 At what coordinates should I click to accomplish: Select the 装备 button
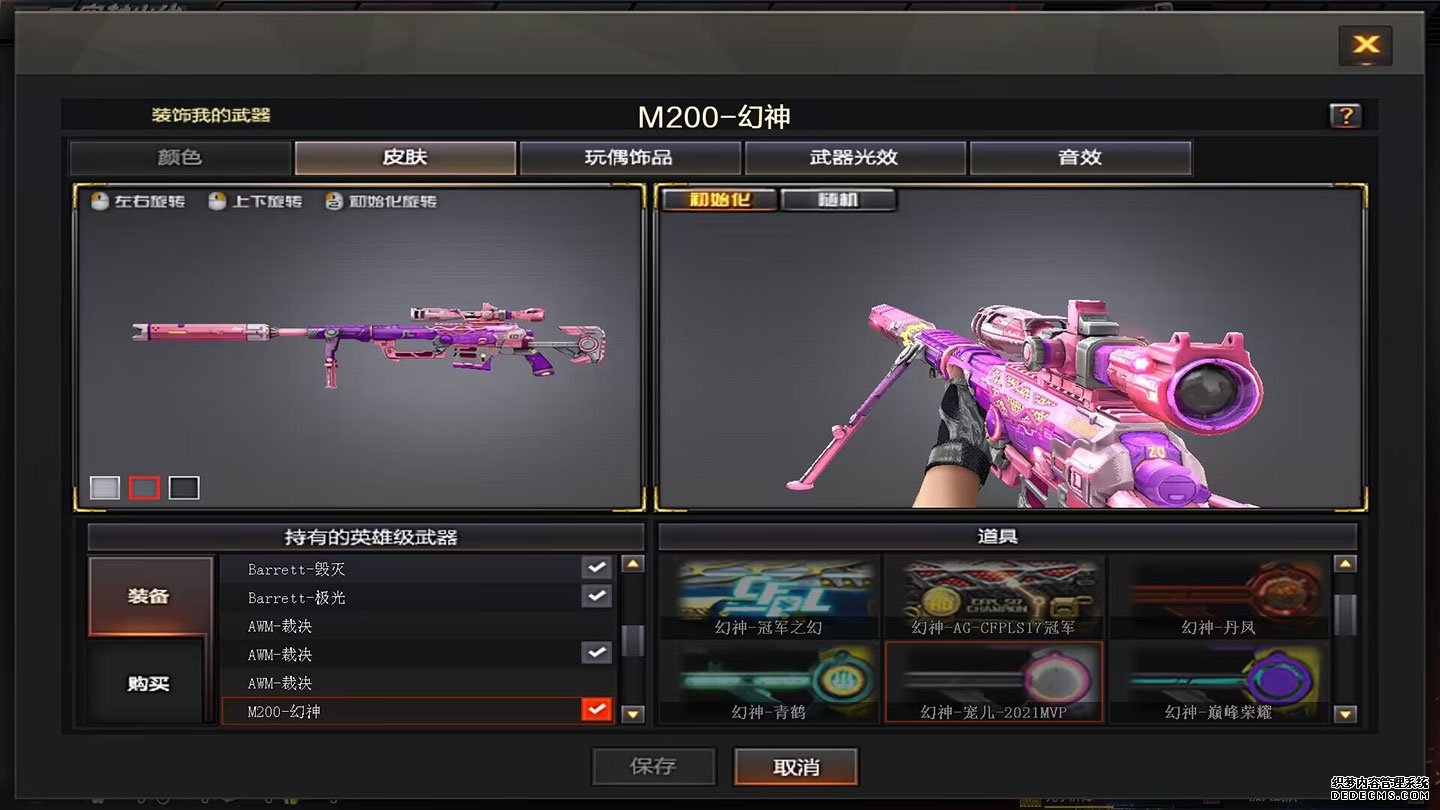coord(149,597)
